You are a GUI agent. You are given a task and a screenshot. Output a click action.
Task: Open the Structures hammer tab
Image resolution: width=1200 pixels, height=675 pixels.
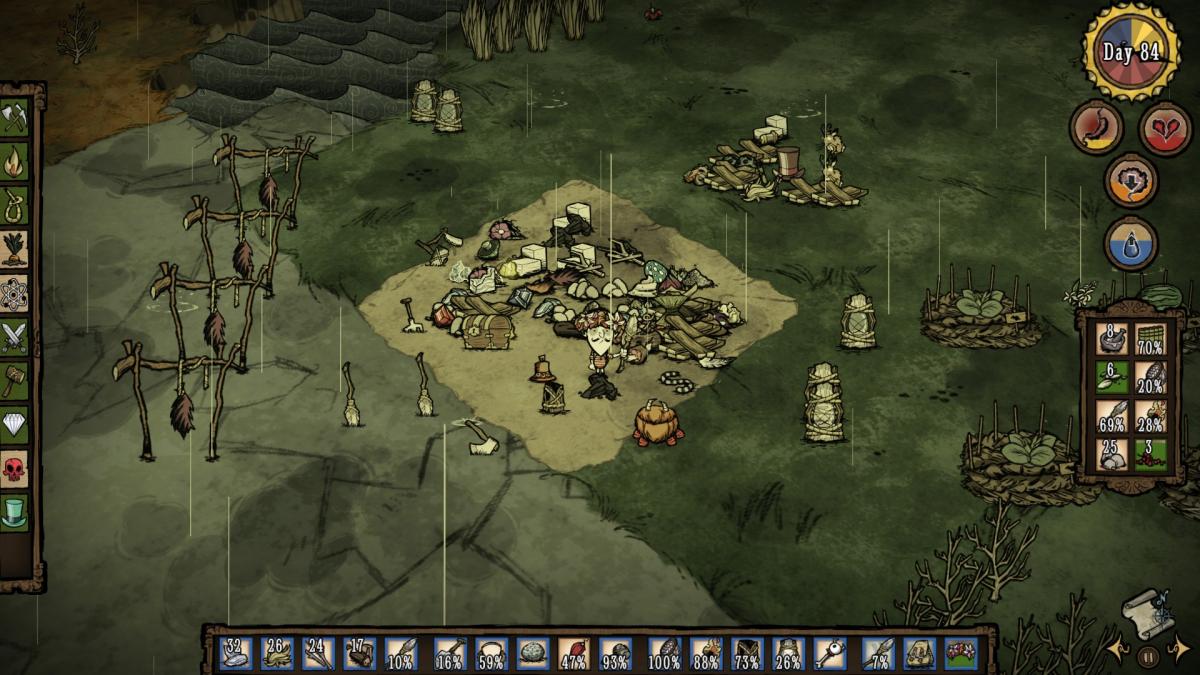pos(14,381)
